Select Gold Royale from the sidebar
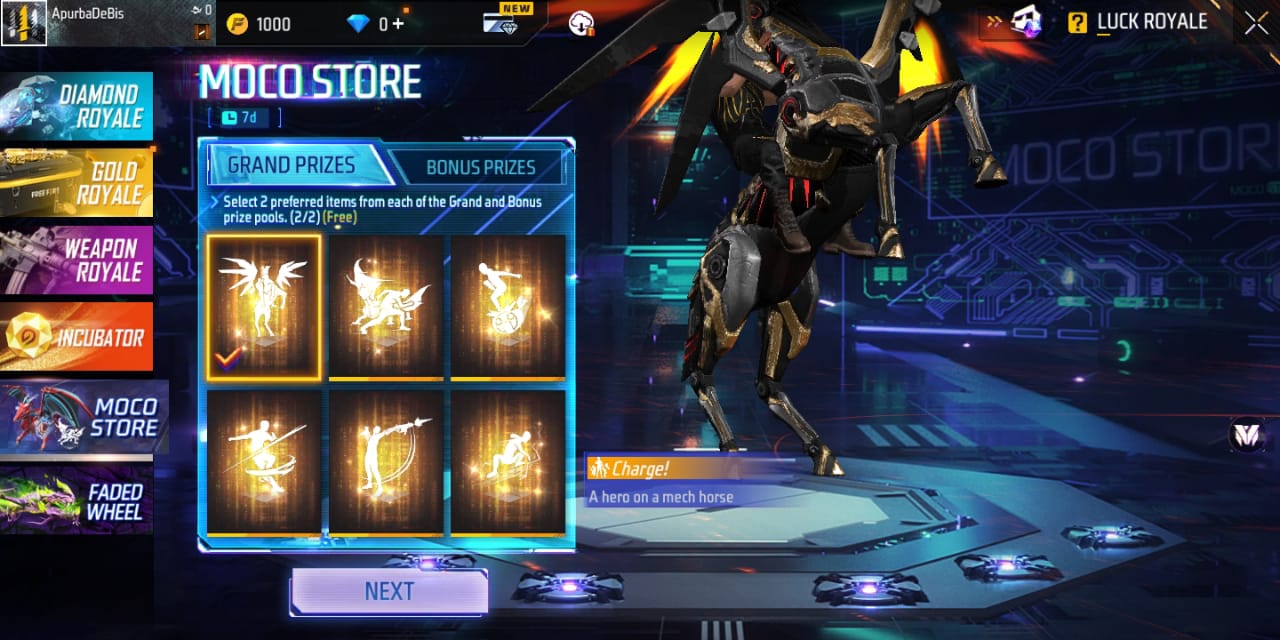This screenshot has width=1280, height=640. tap(78, 182)
